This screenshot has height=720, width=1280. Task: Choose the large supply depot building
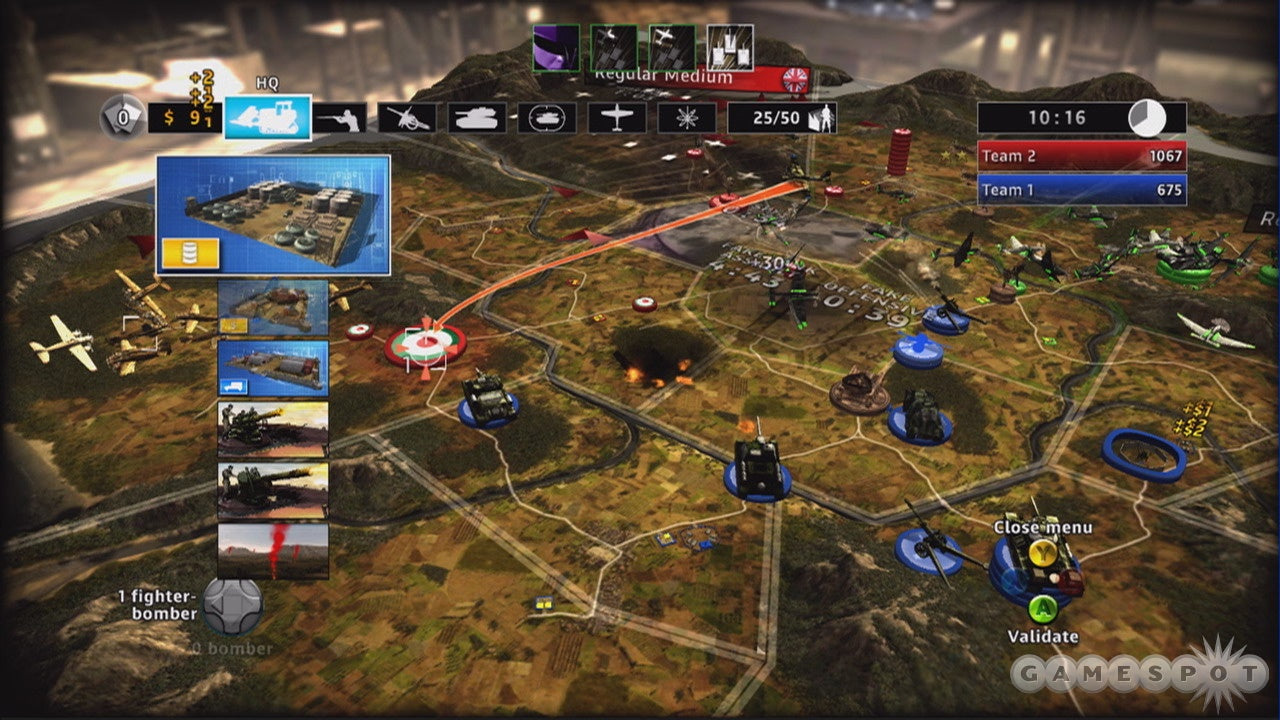pyautogui.click(x=273, y=215)
